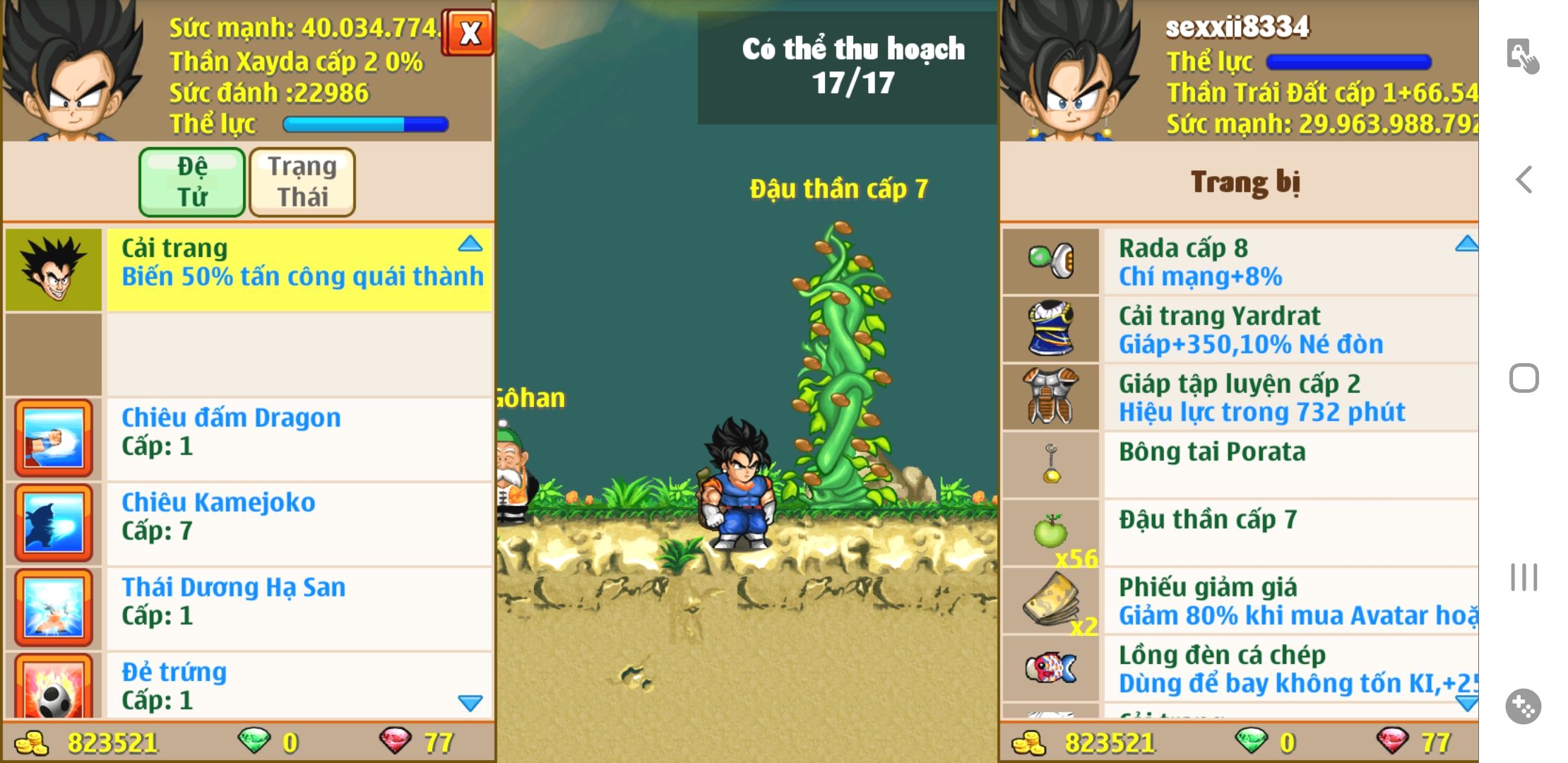Screen dimensions: 1568x763
Task: Open the gamepad overlay icon
Action: pos(1523,706)
